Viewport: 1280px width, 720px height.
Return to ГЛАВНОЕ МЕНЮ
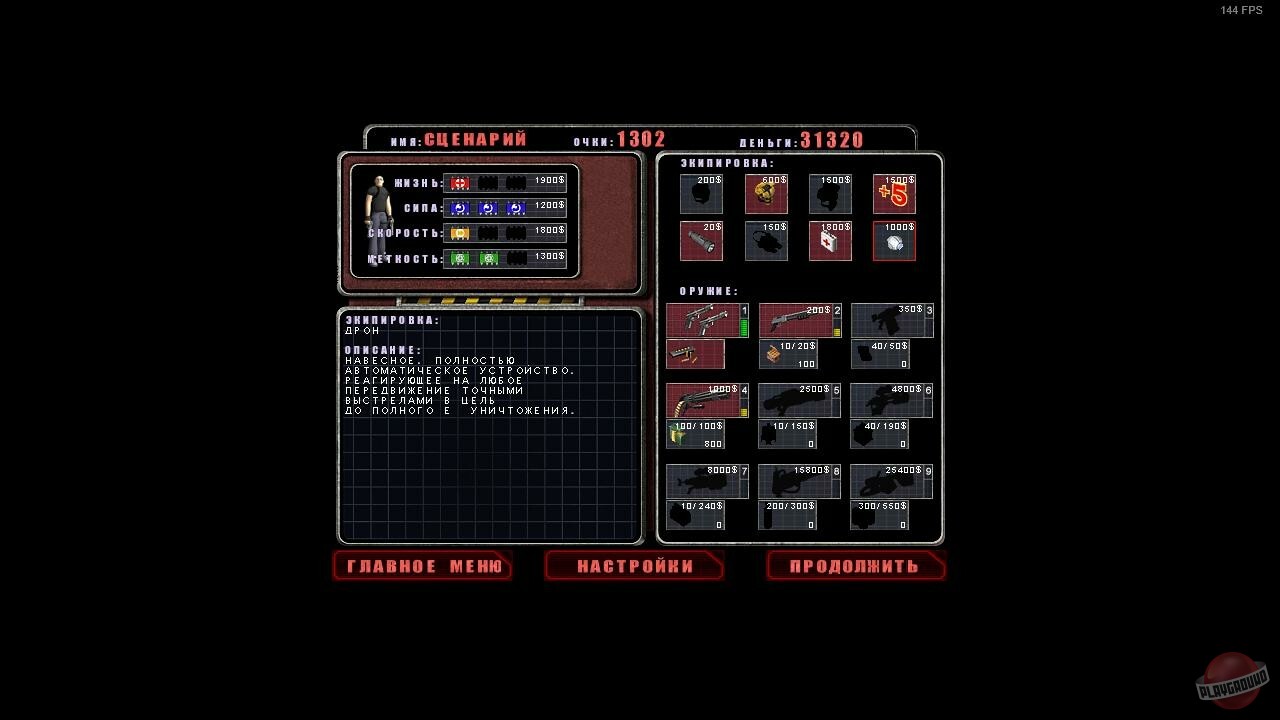pyautogui.click(x=422, y=566)
